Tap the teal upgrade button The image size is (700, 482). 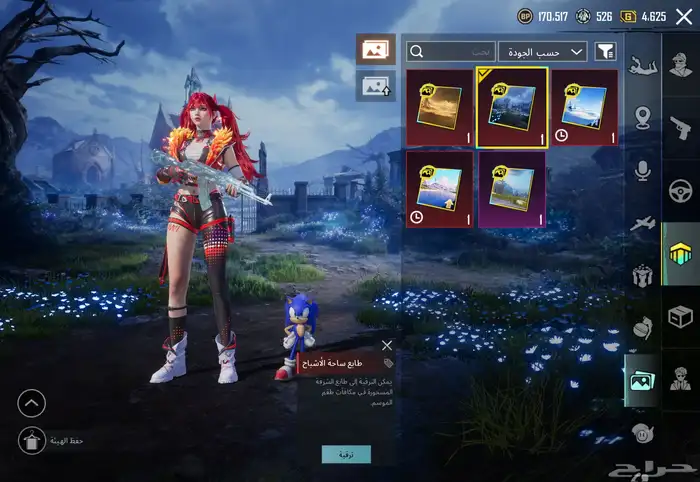(x=346, y=454)
